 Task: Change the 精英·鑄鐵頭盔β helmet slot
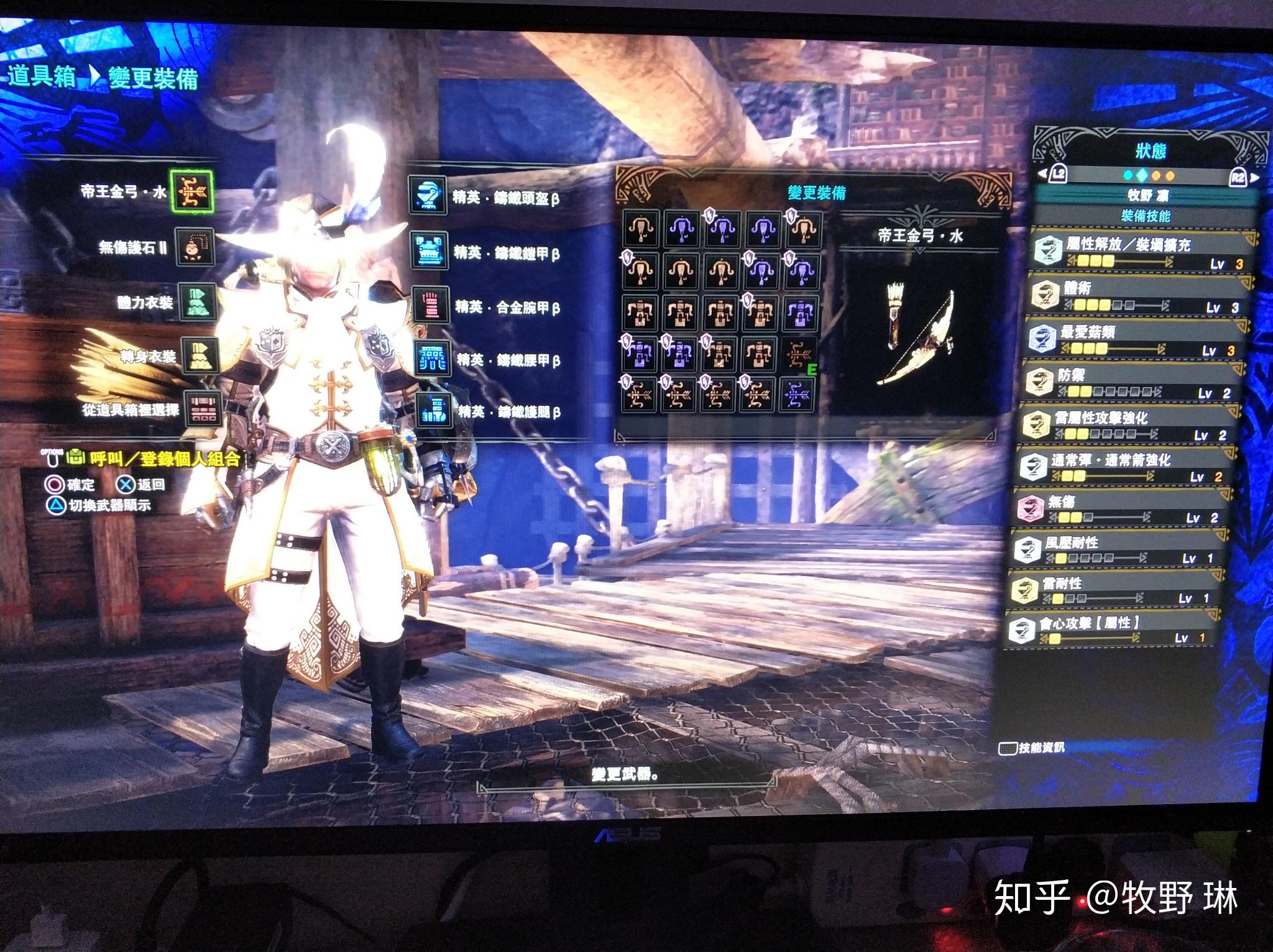[x=428, y=196]
